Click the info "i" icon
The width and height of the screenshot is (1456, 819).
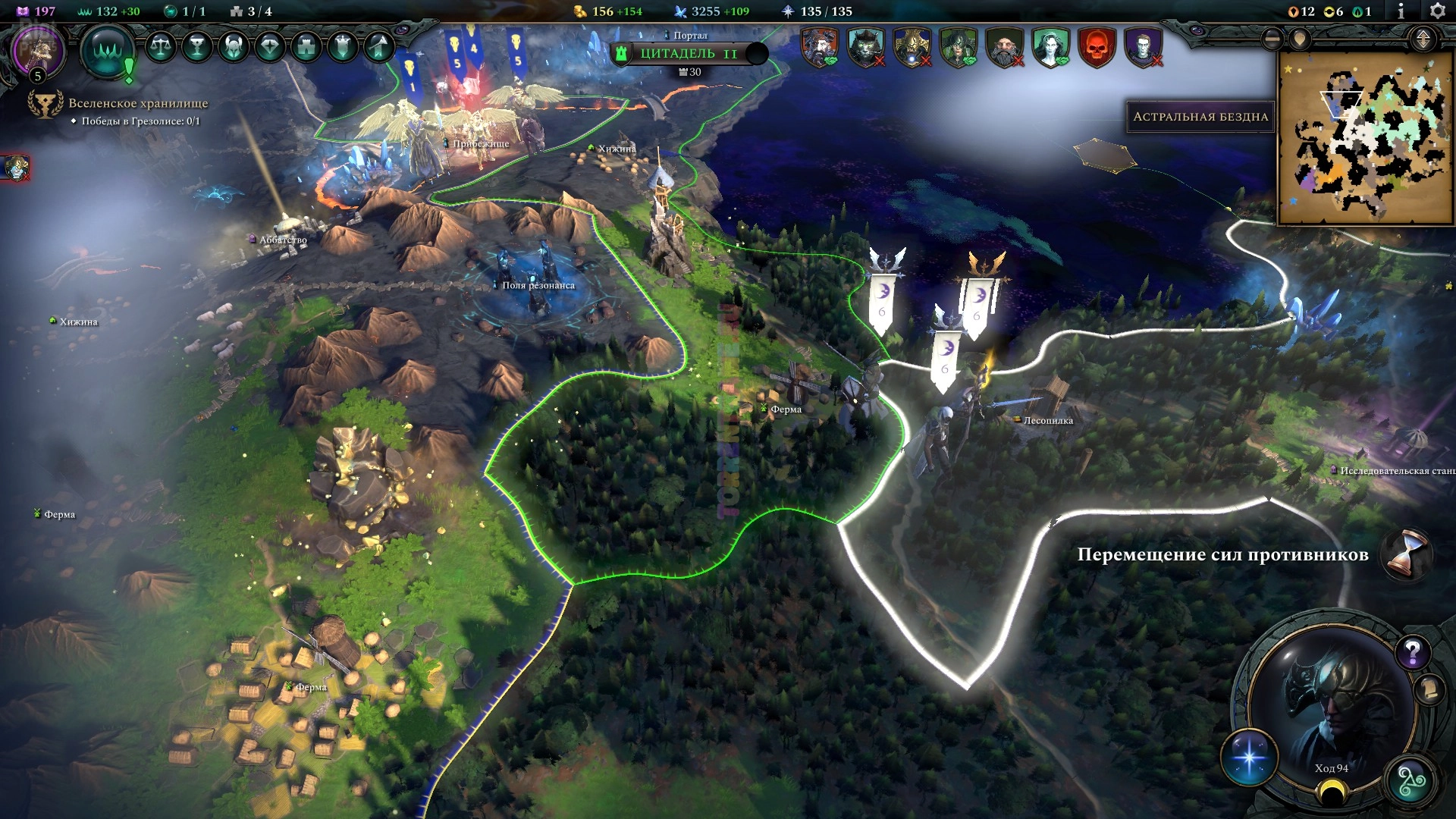pyautogui.click(x=1400, y=11)
